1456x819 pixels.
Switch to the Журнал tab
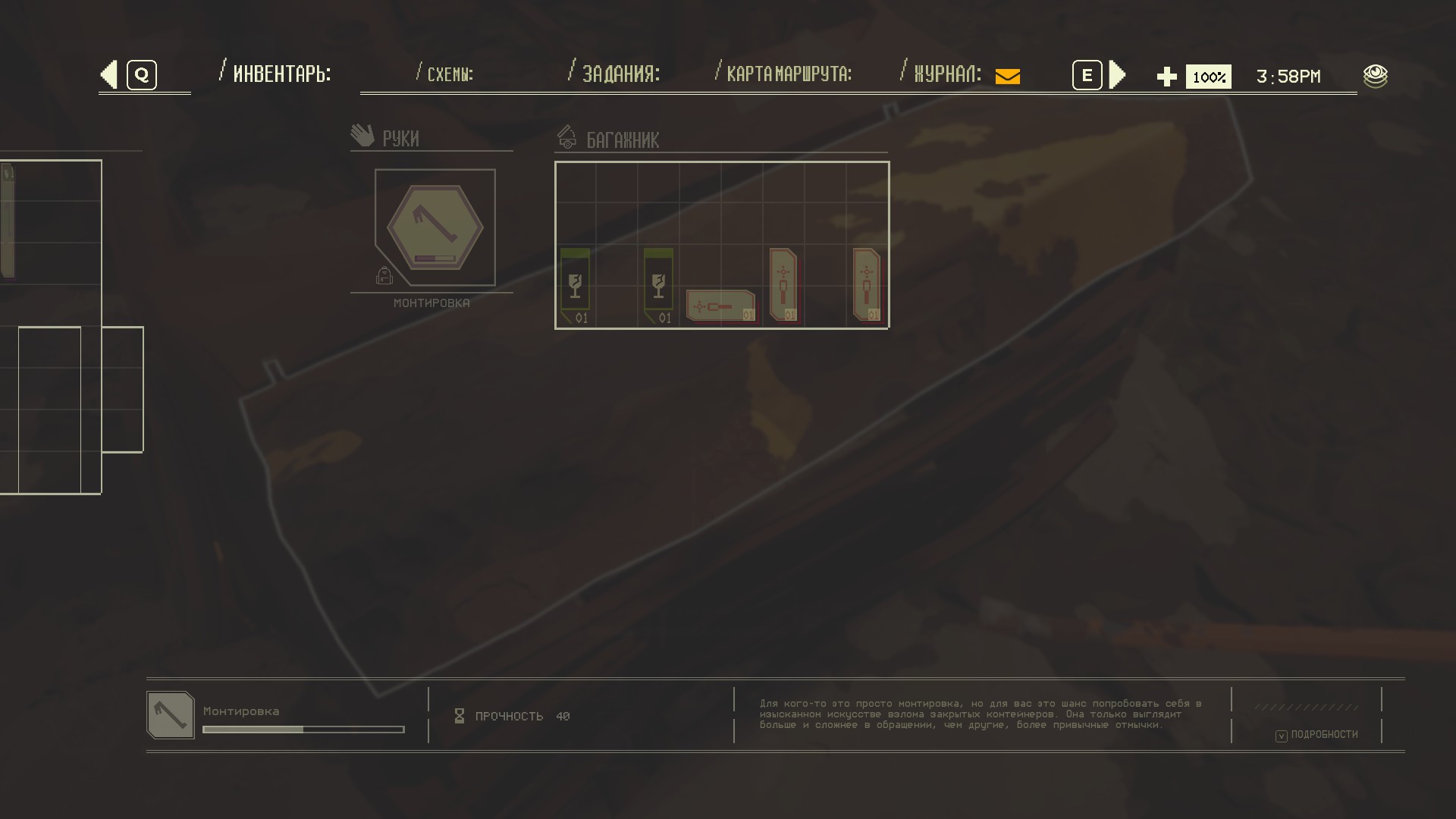[x=948, y=74]
